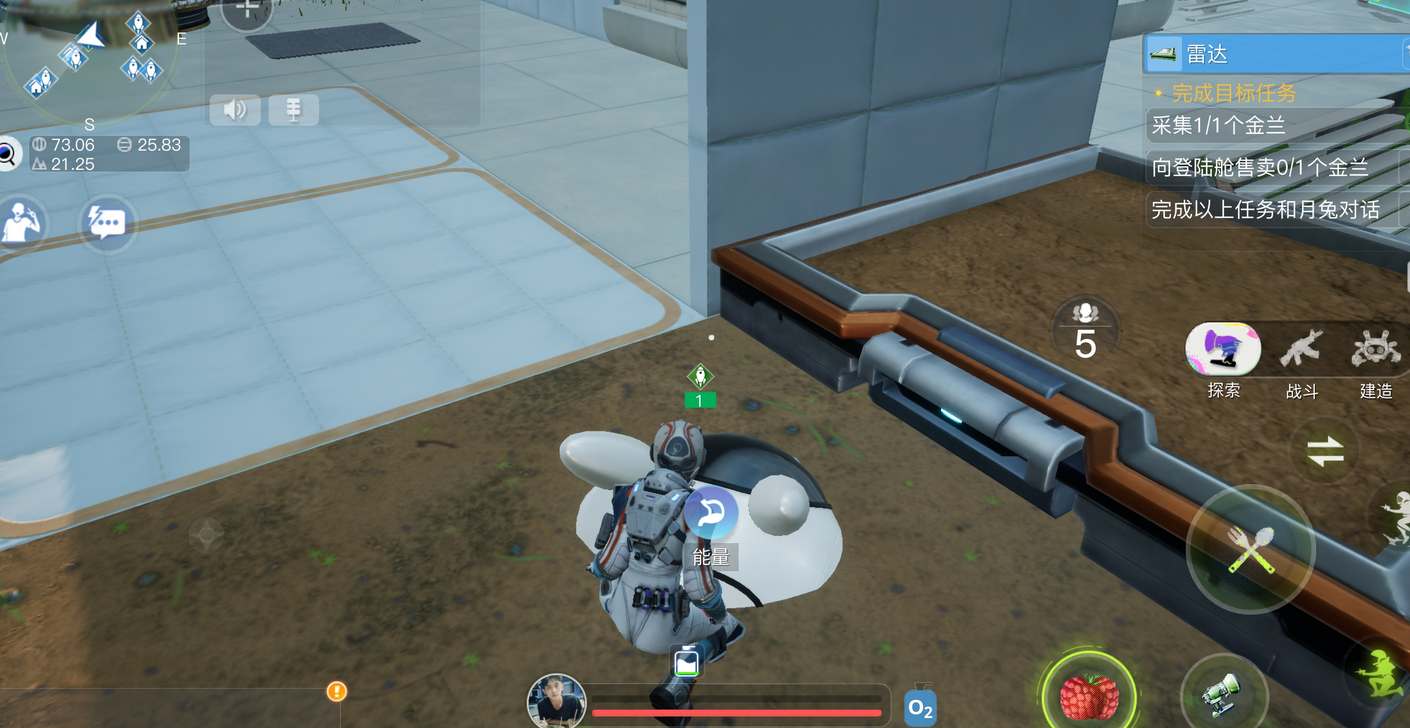Tap the orange exclamation alert icon

[x=337, y=691]
